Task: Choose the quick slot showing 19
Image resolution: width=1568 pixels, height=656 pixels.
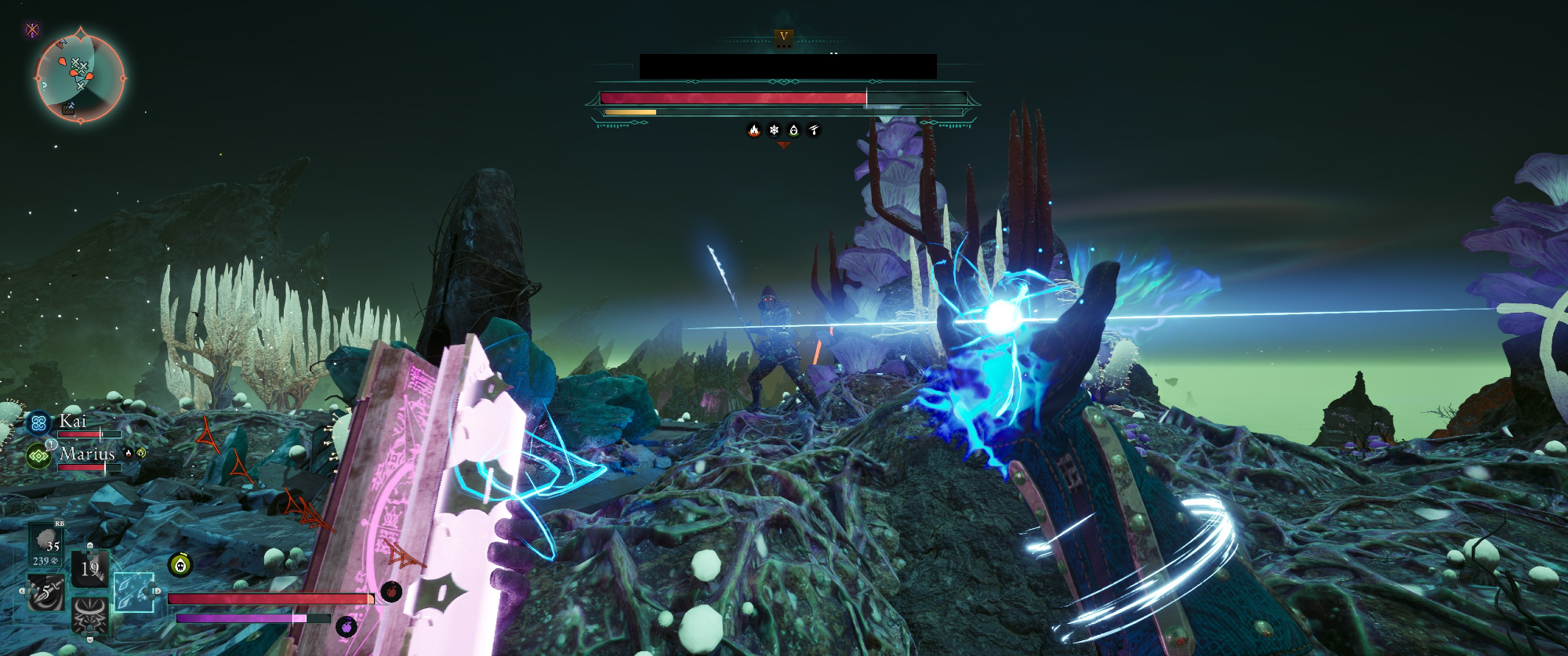Action: [89, 568]
